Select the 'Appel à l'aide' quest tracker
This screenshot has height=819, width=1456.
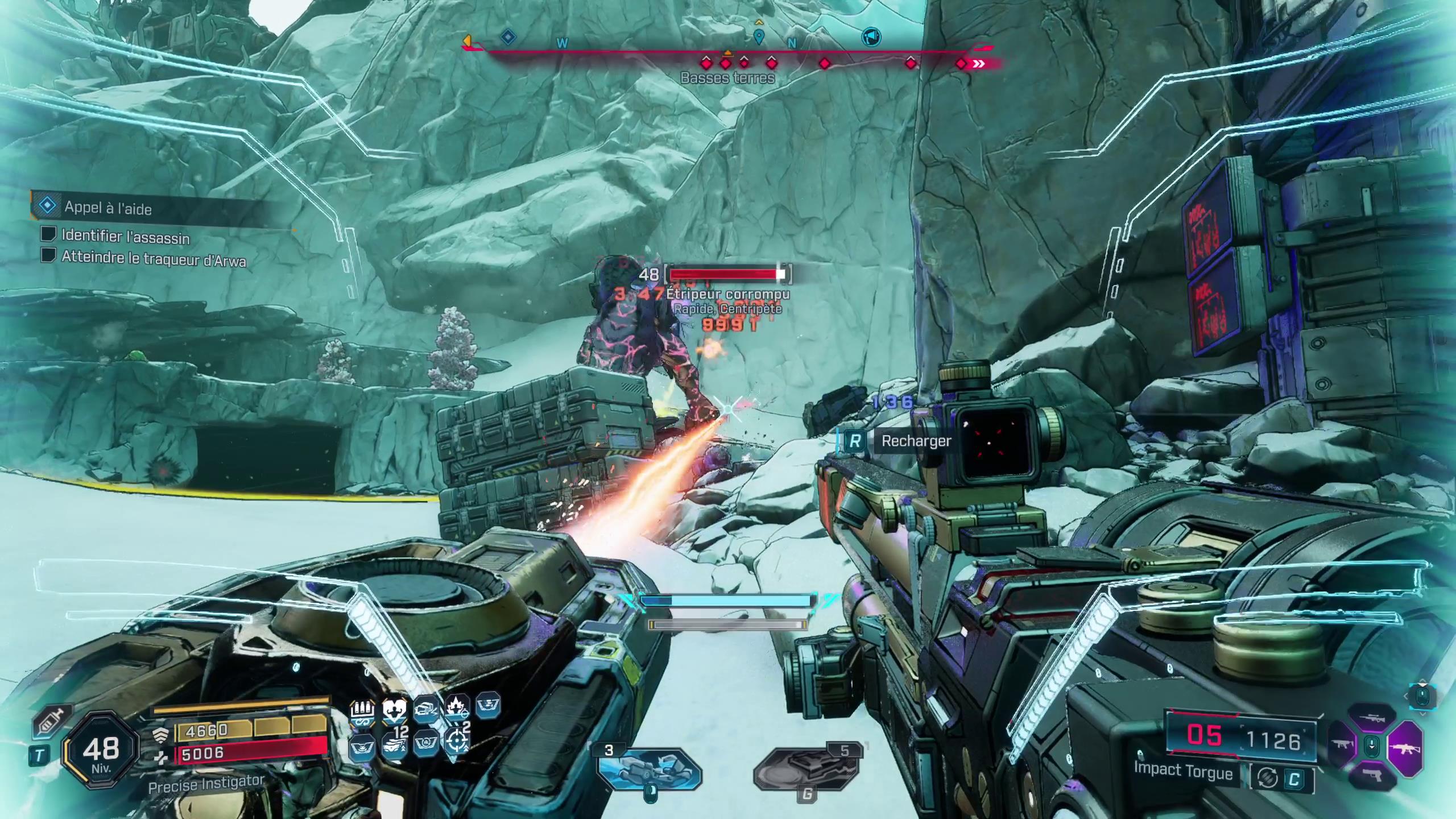(x=108, y=208)
